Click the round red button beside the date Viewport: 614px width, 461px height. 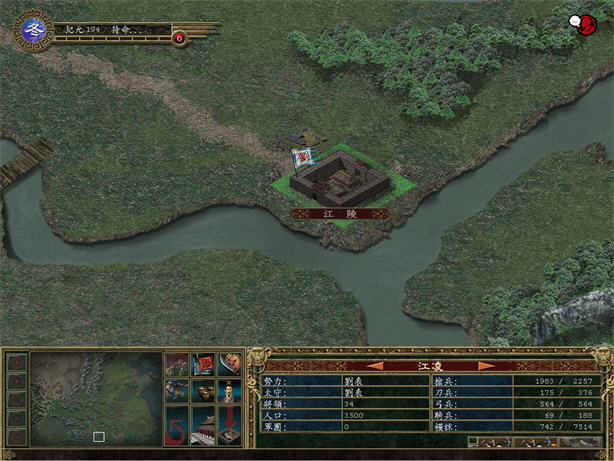coord(179,38)
